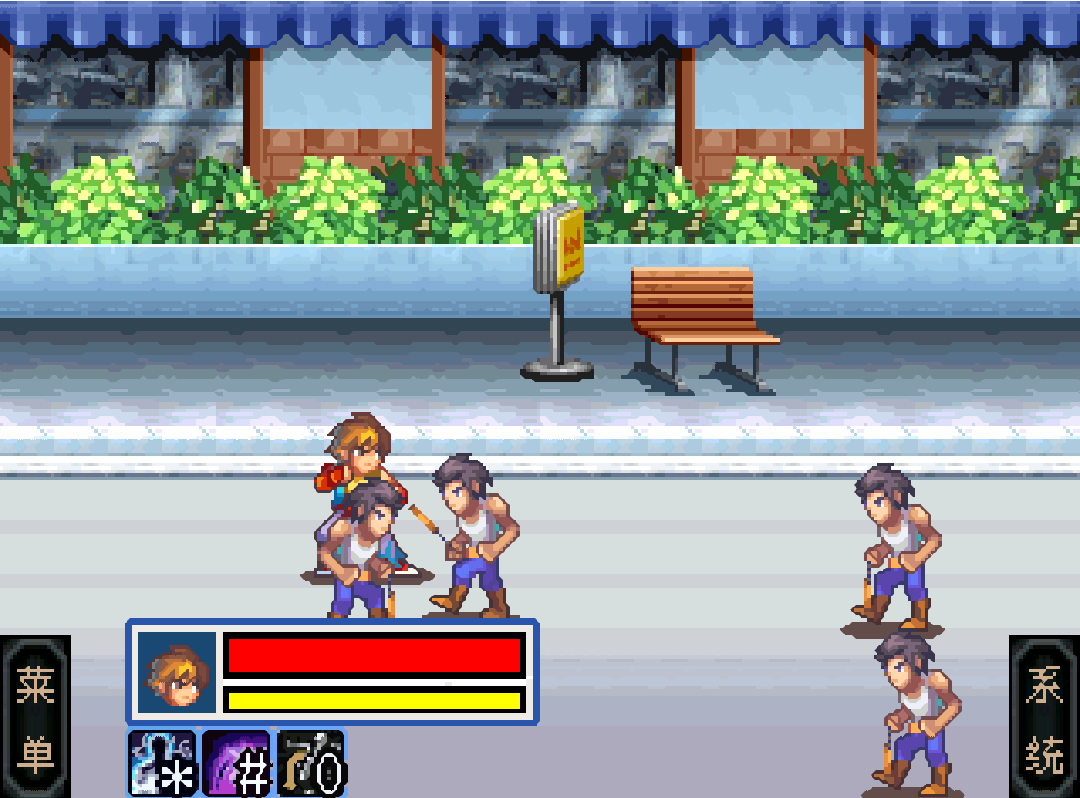Open the 系统 system button
The width and height of the screenshot is (1080, 798).
pos(1044,716)
